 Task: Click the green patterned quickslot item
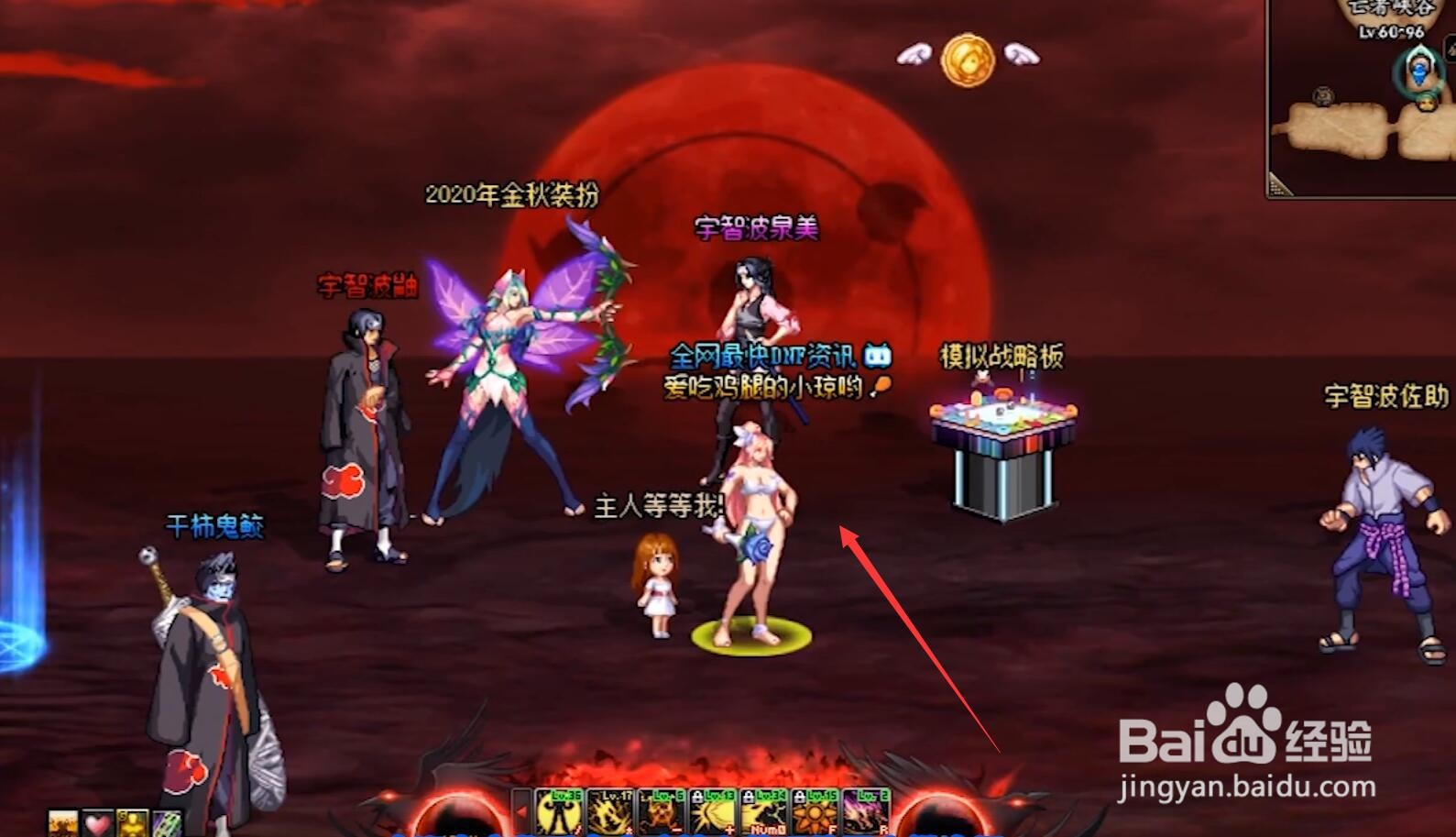click(167, 823)
